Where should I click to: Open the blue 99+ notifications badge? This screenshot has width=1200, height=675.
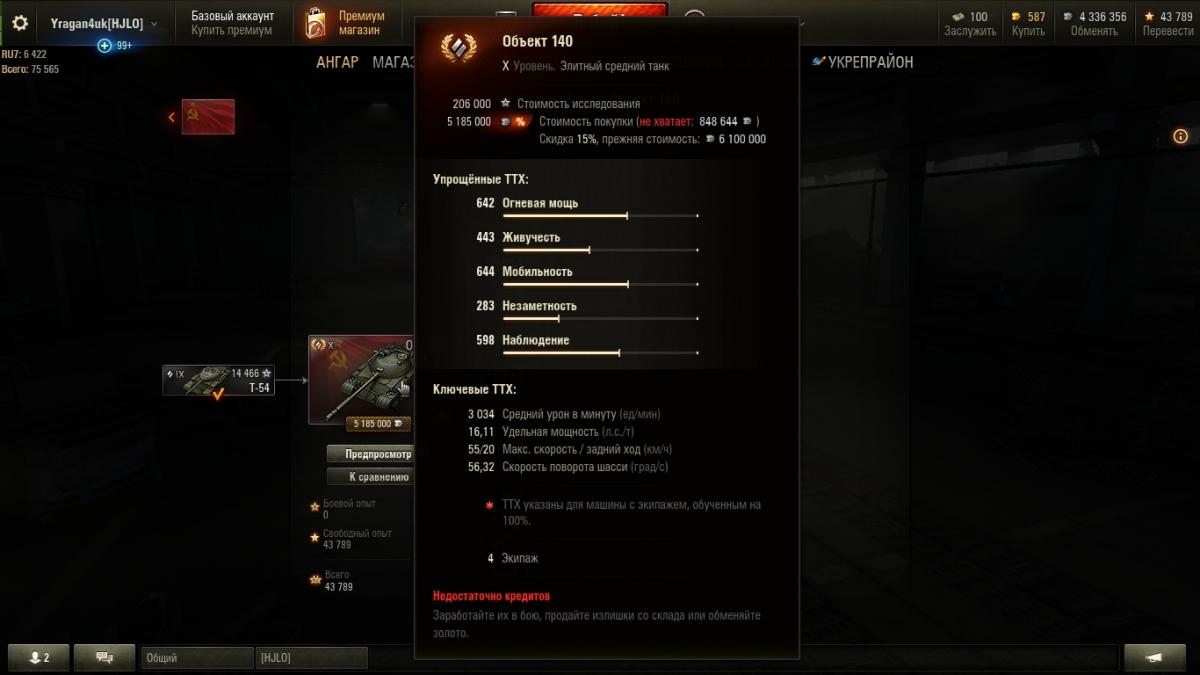pyautogui.click(x=115, y=46)
